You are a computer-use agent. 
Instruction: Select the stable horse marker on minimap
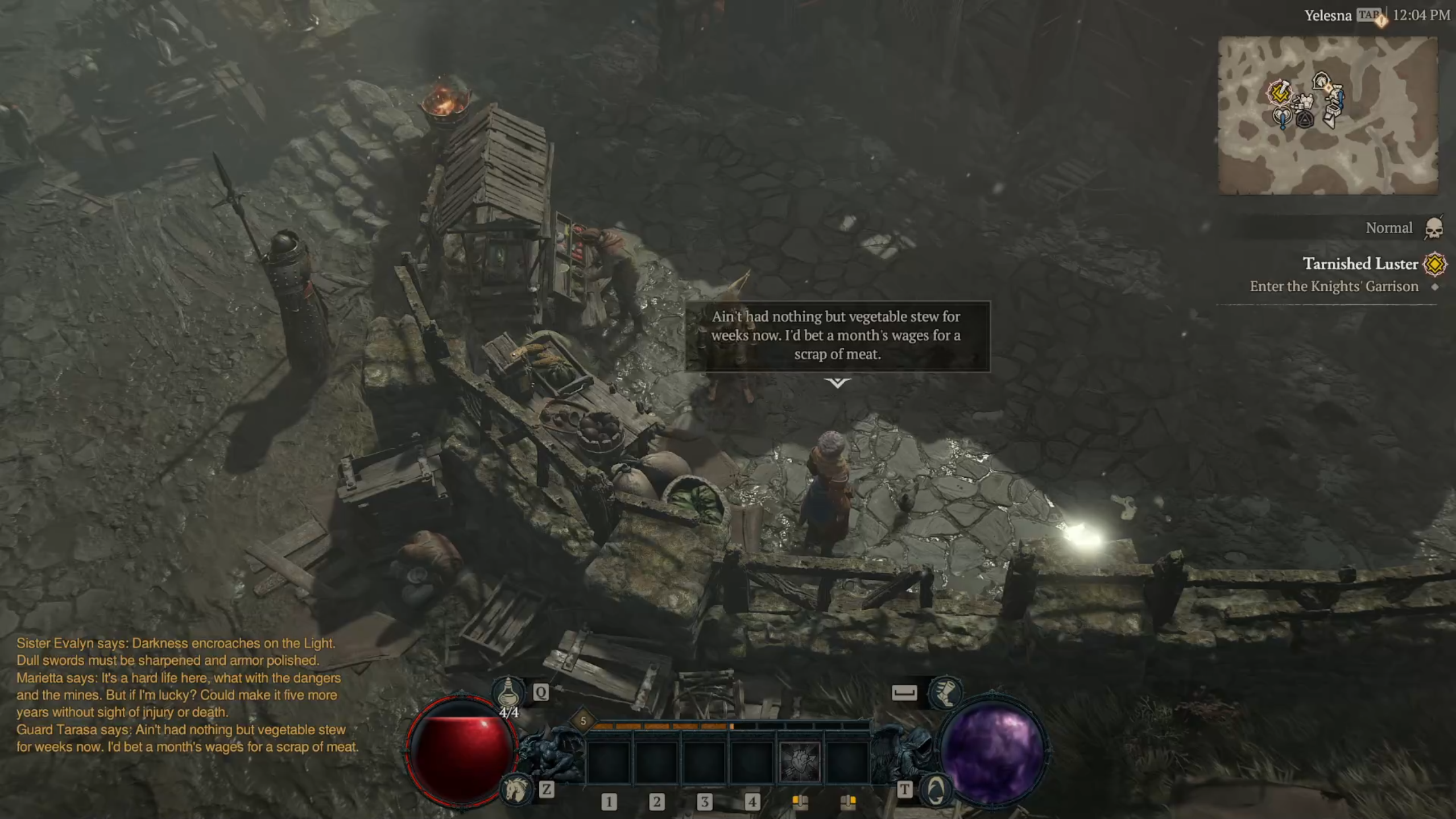[x=1321, y=81]
